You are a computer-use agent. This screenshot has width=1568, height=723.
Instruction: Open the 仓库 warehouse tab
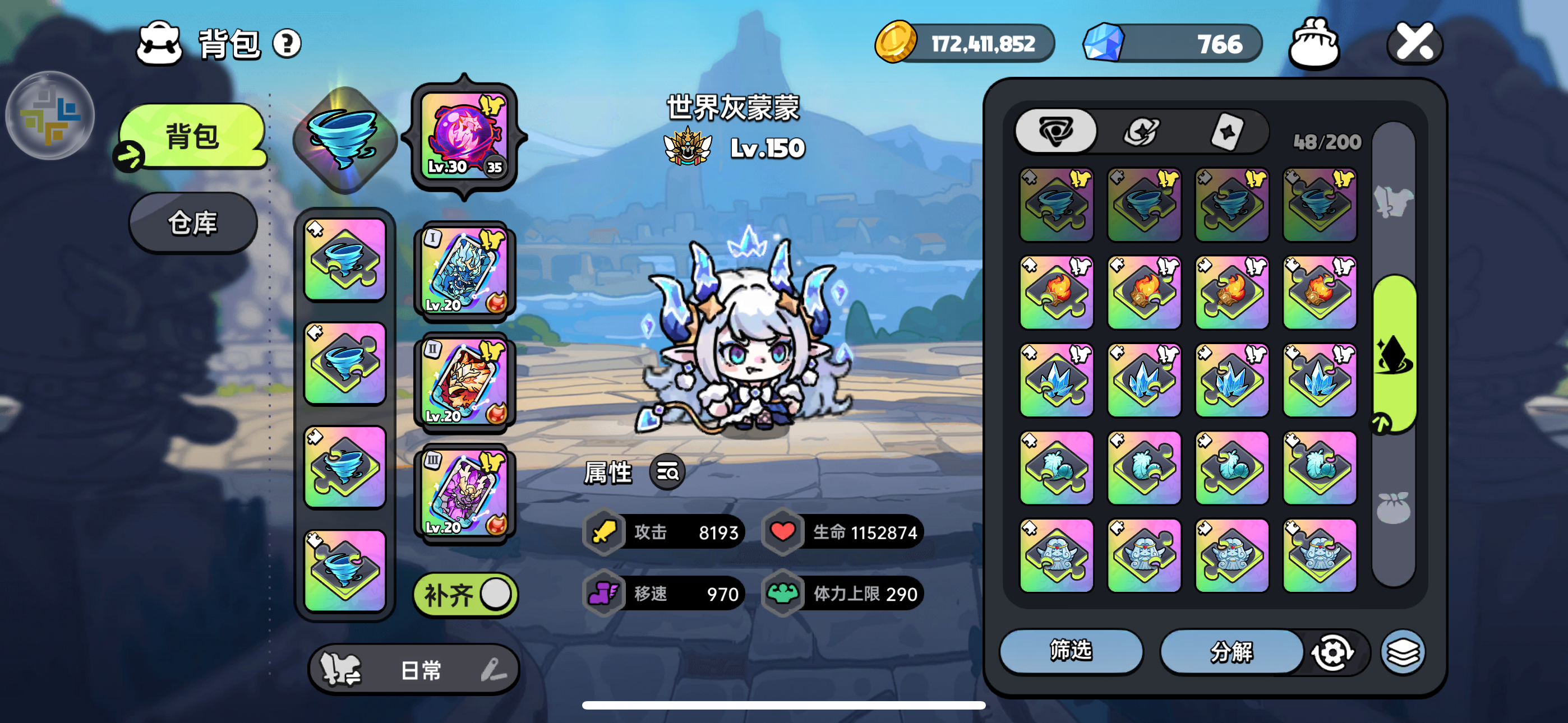click(193, 224)
